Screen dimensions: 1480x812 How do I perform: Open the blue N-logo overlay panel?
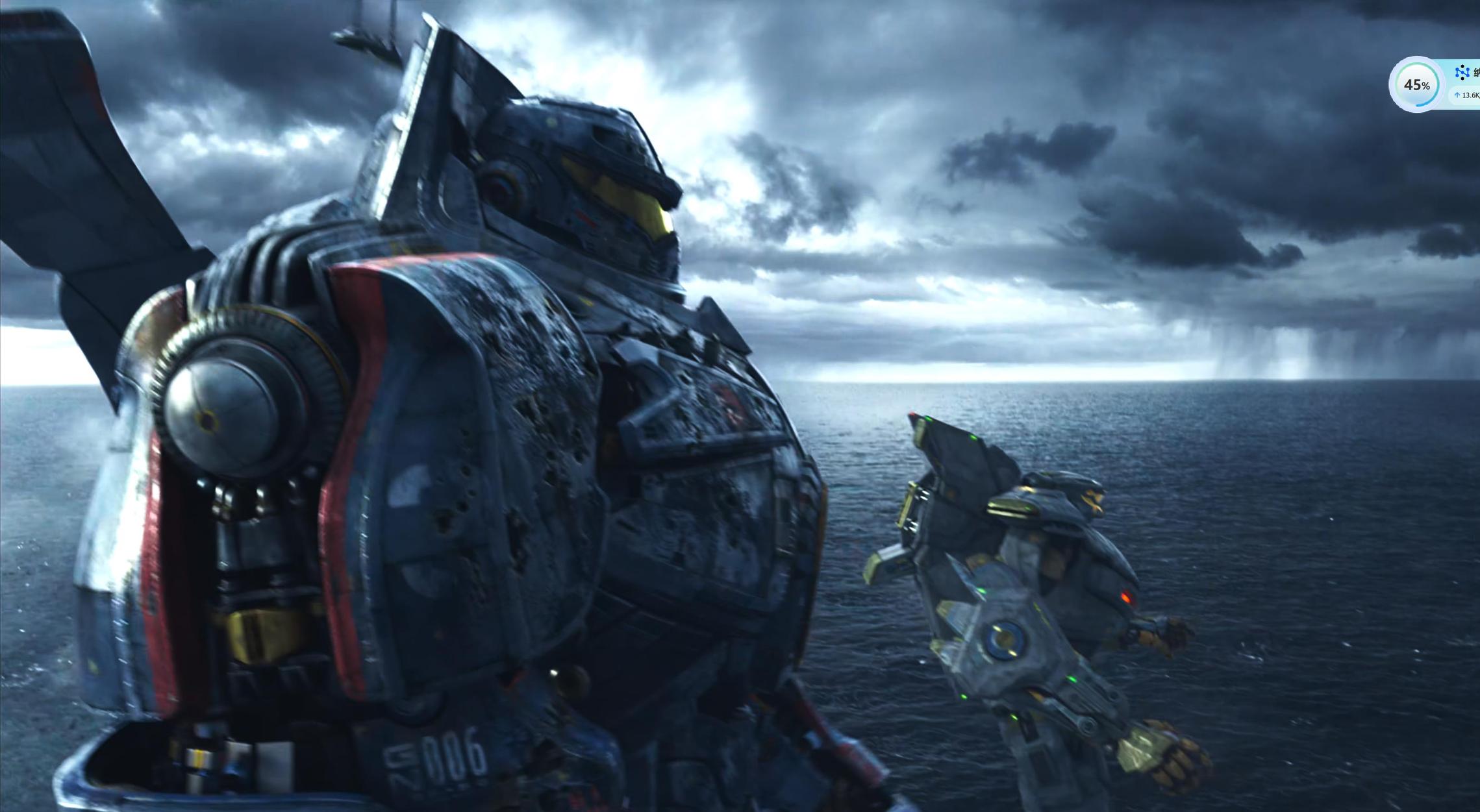pyautogui.click(x=1462, y=73)
